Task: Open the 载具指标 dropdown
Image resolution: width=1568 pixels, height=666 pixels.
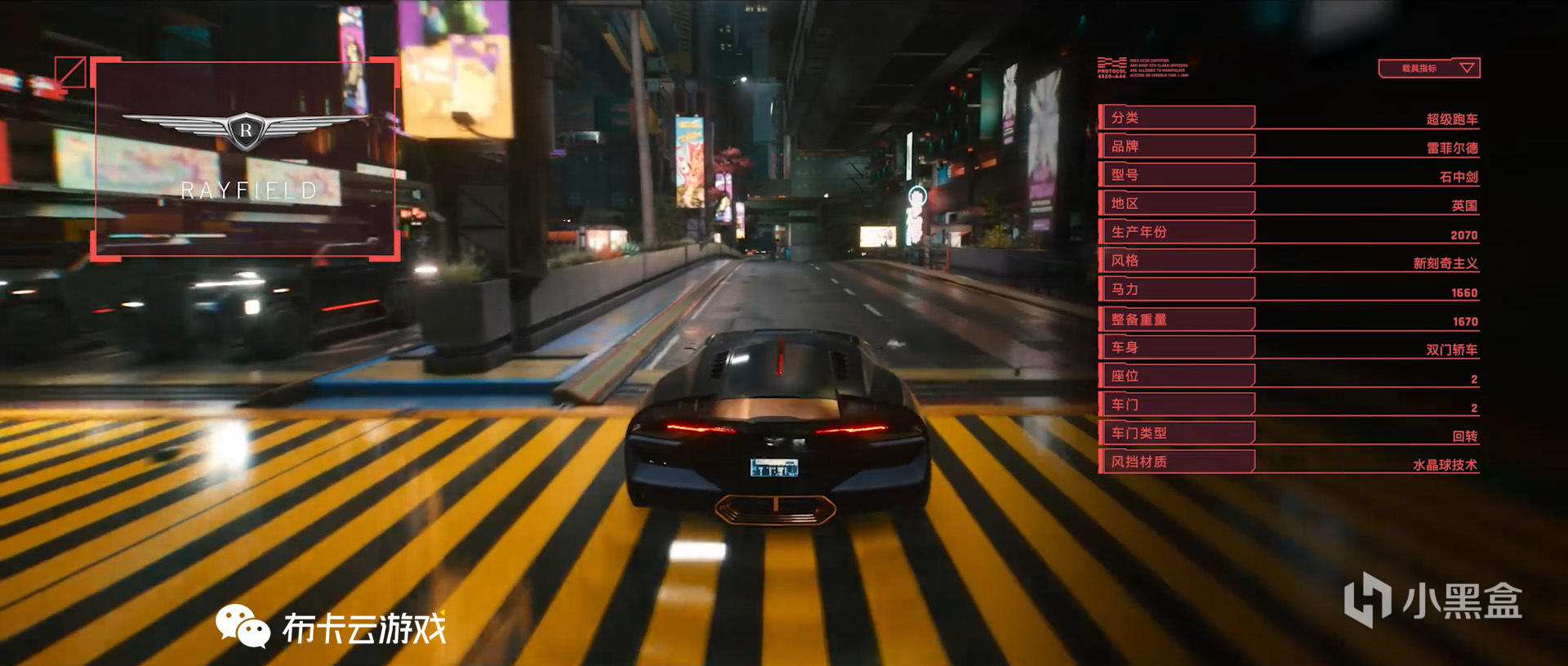Action: tap(1428, 69)
